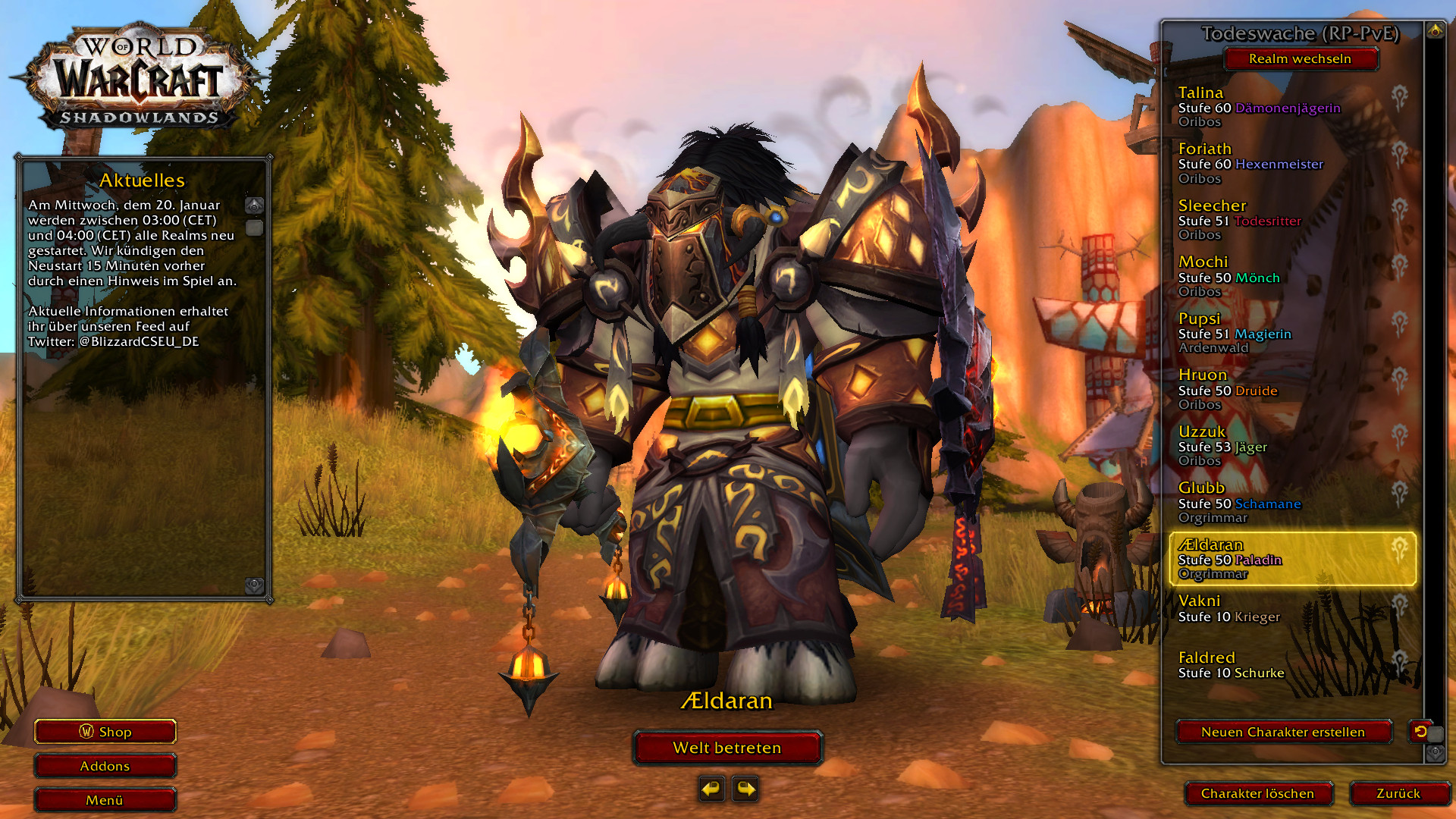This screenshot has height=819, width=1456.
Task: Click the Realm wechseln button
Action: pos(1300,58)
